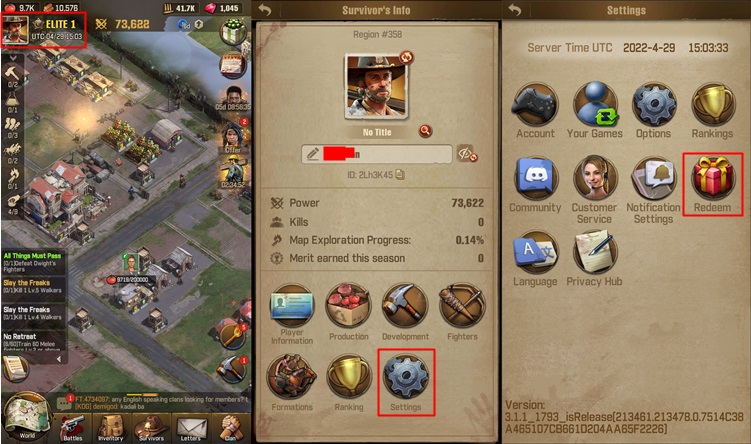Open the World map
Screen dimensions: 751x444
[25, 416]
